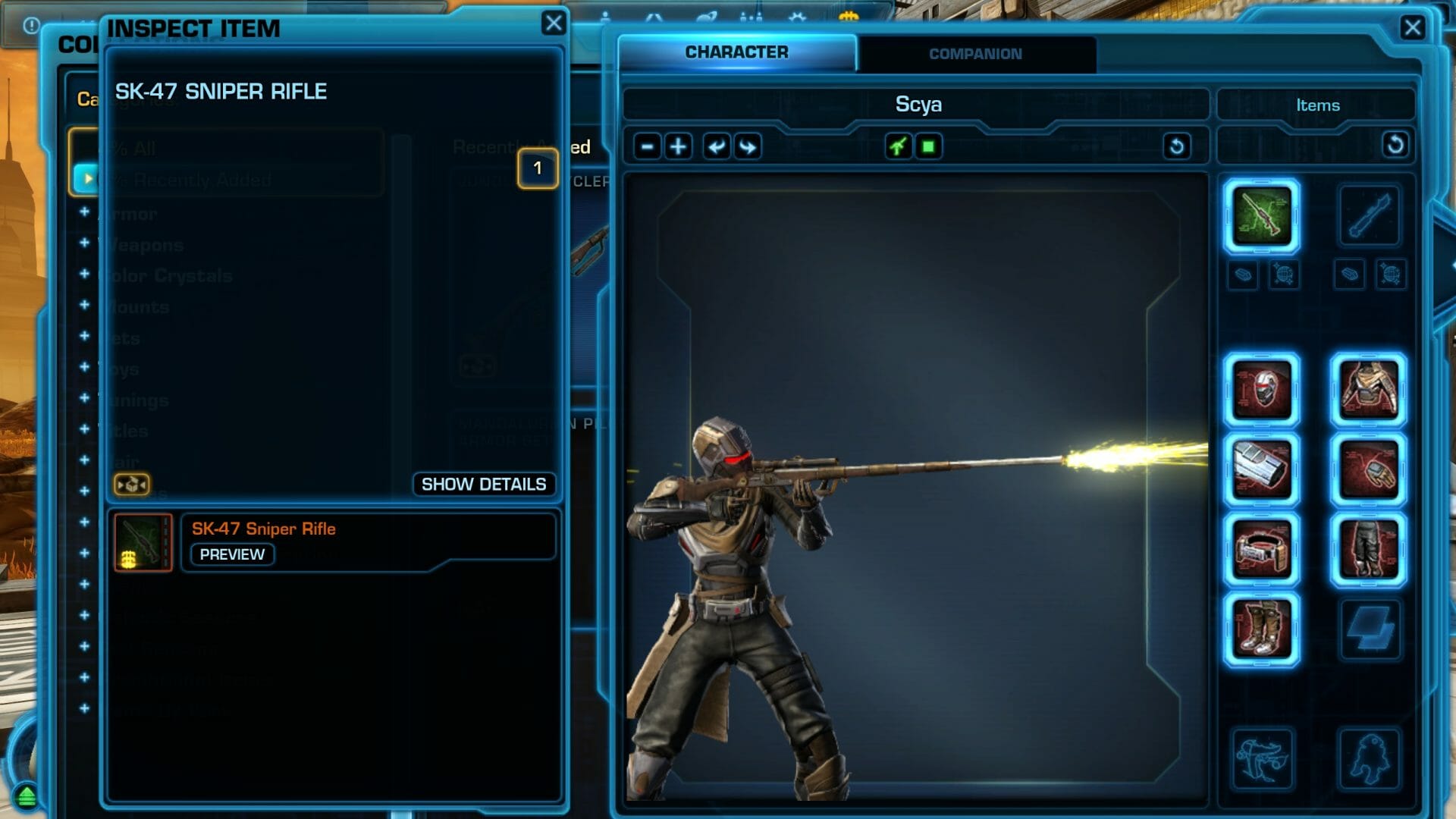Rotate the character model left
Screen dimensions: 1456x819
click(716, 146)
